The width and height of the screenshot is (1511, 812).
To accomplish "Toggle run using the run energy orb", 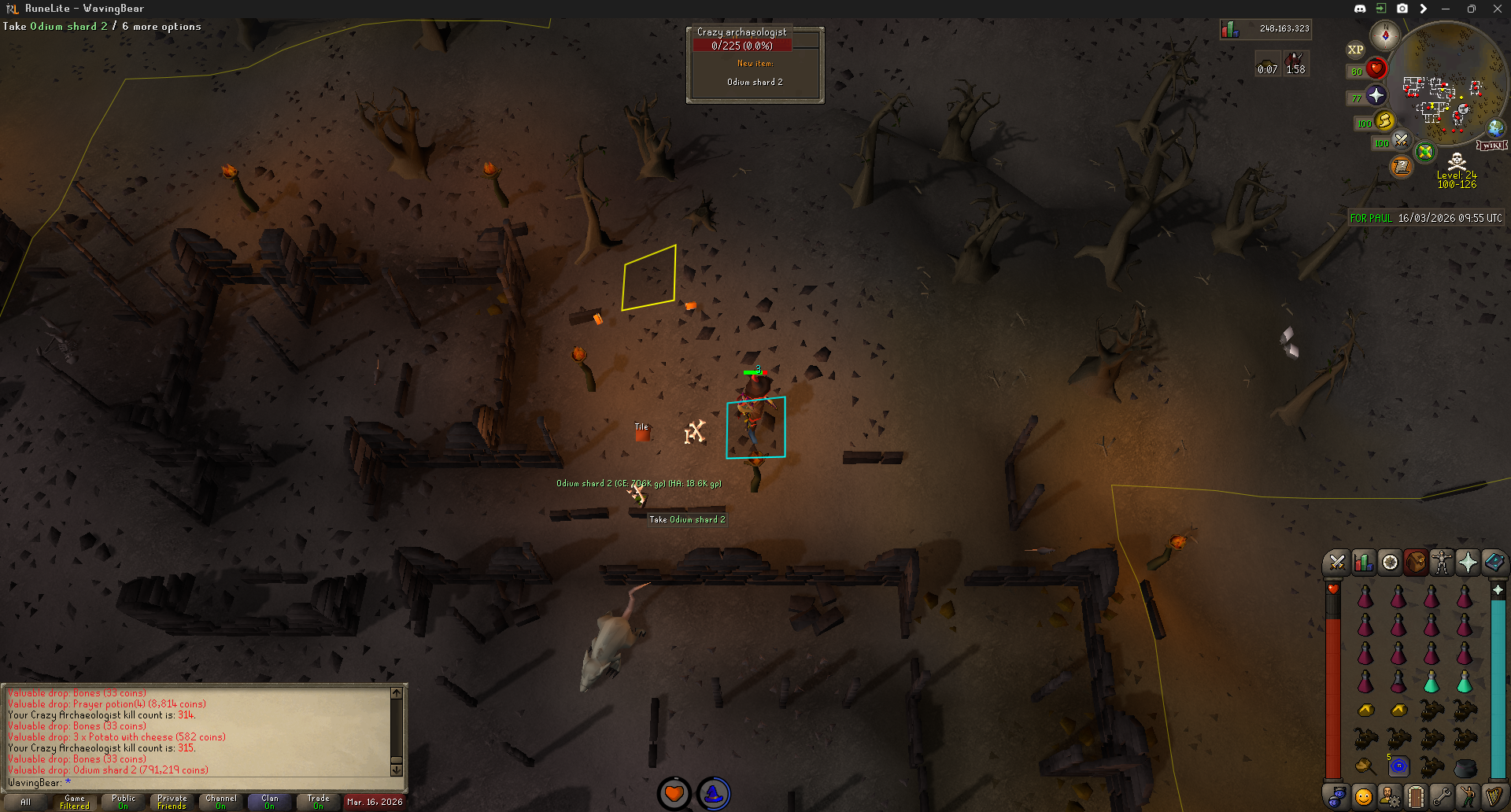I will tap(1384, 121).
